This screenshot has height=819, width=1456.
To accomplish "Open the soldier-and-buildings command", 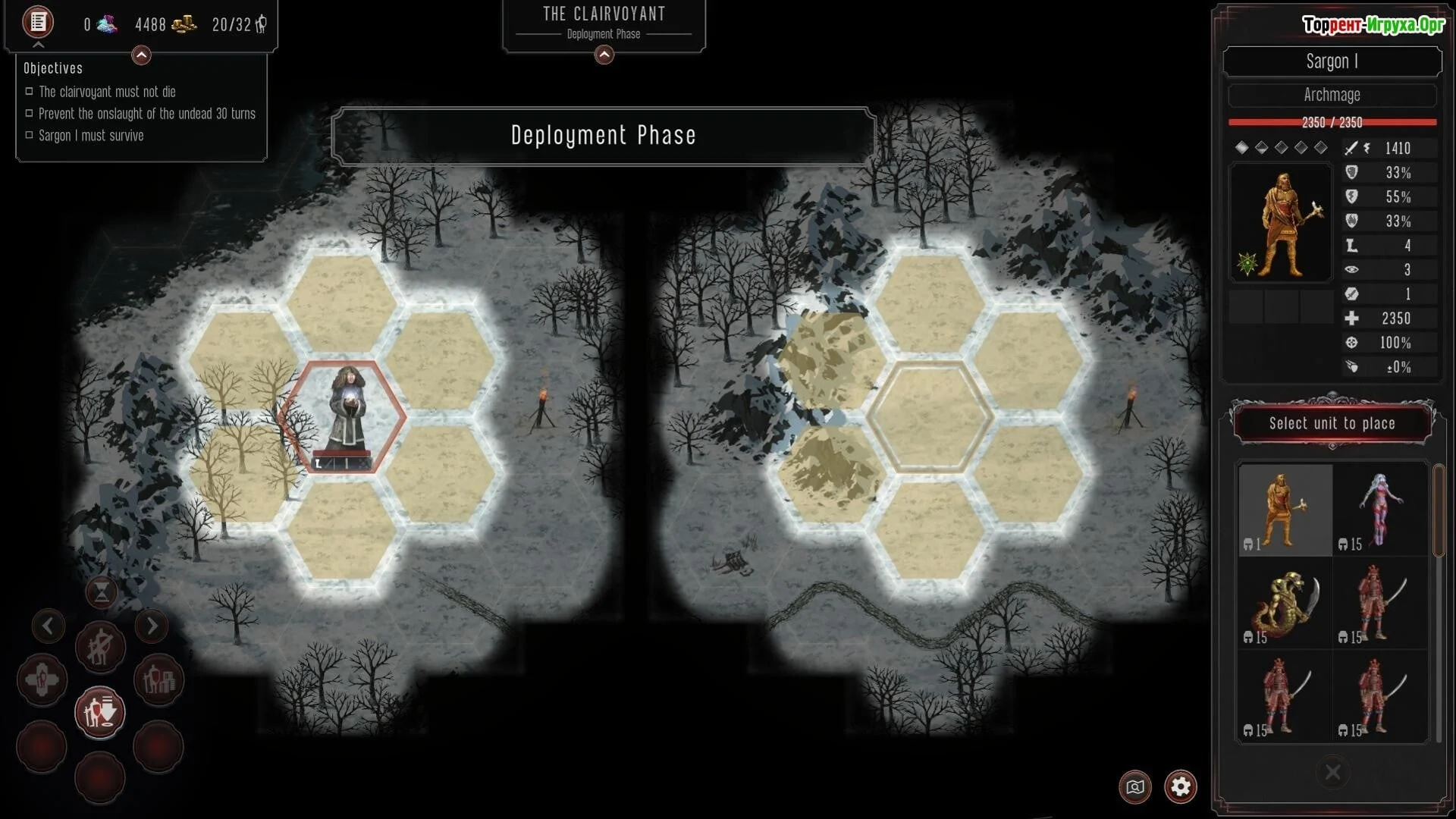I will (158, 680).
